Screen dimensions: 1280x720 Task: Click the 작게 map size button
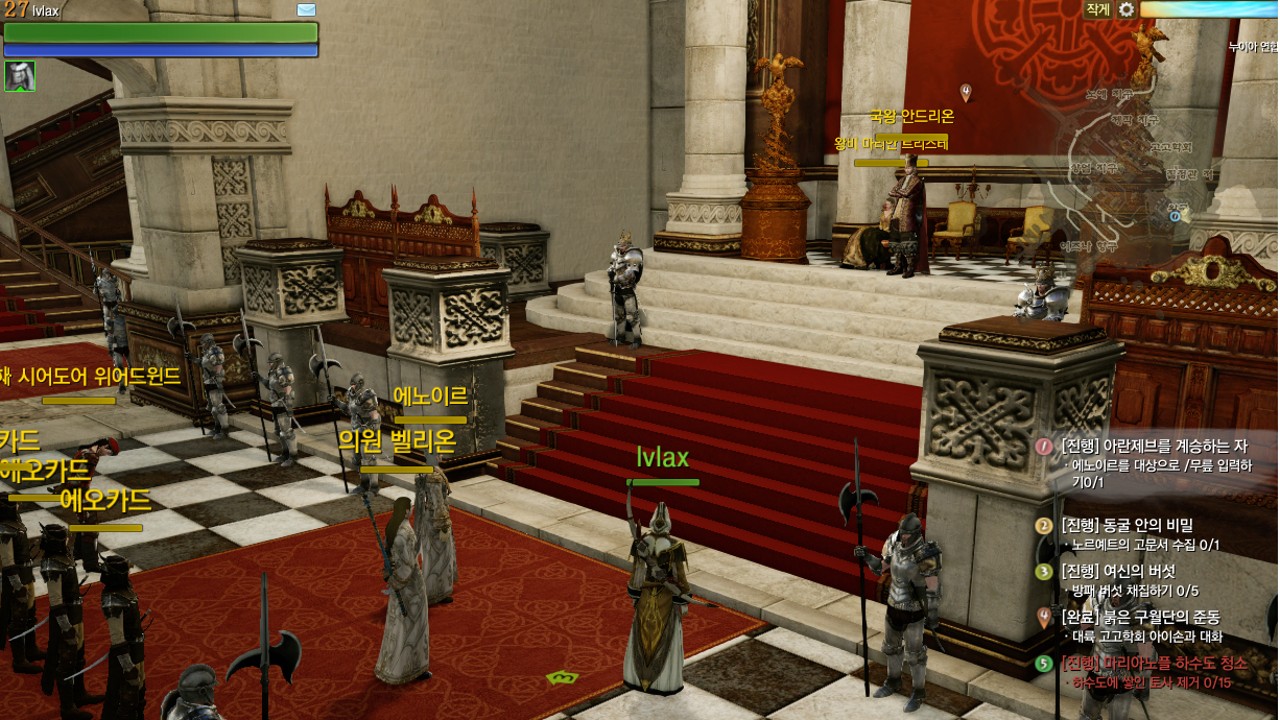click(1097, 9)
